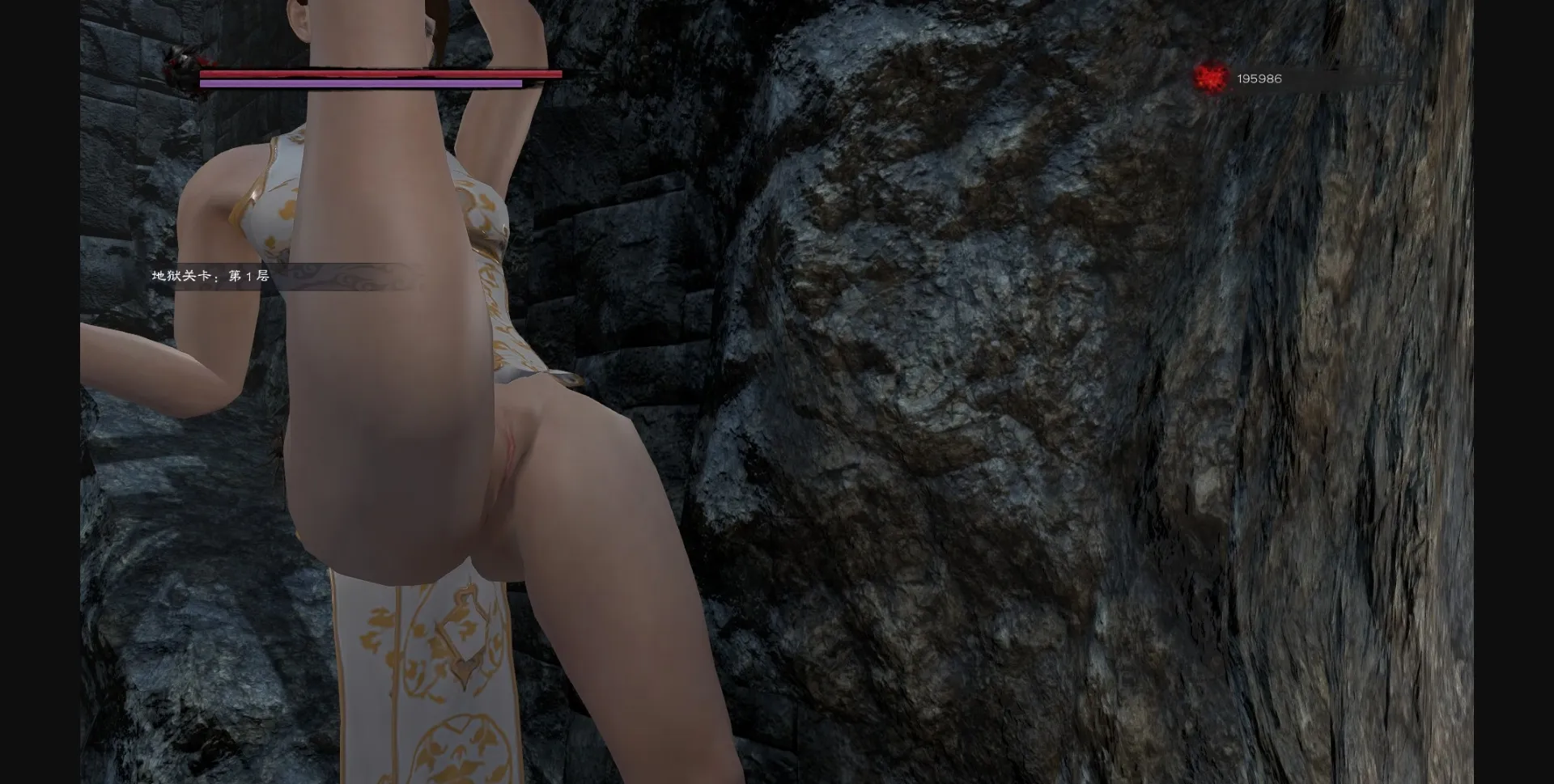The height and width of the screenshot is (784, 1554).
Task: Click the 195986 currency counter
Action: click(x=1259, y=79)
